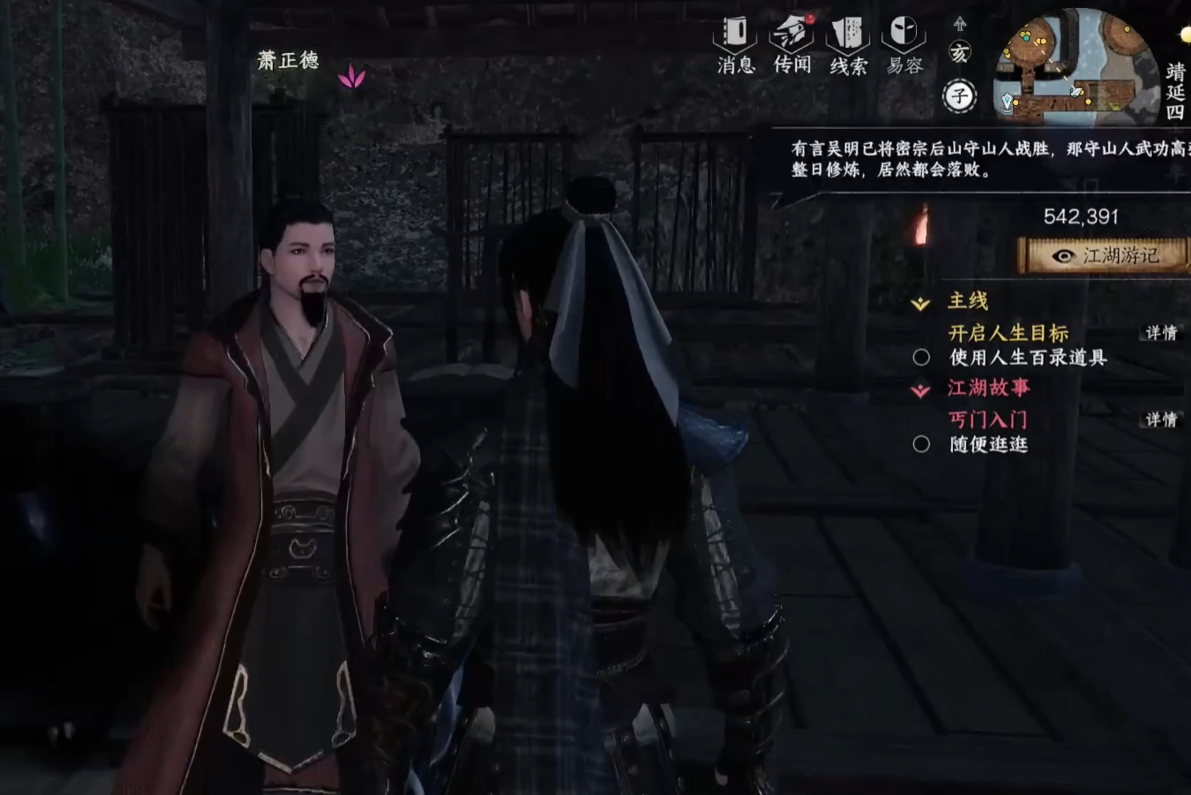Open the 开启人生目标 quest title
1191x795 pixels.
tap(1008, 333)
